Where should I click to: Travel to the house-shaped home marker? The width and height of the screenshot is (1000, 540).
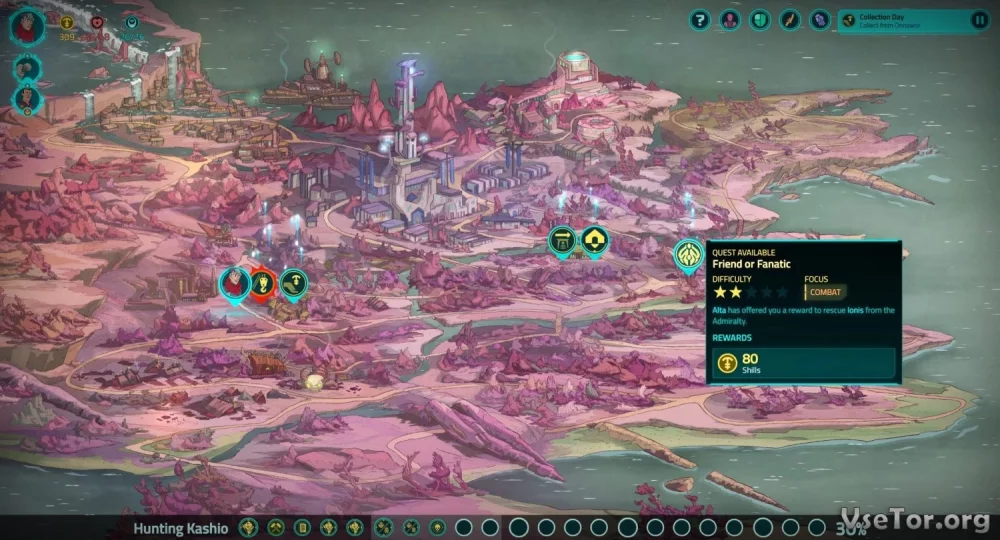click(x=595, y=240)
